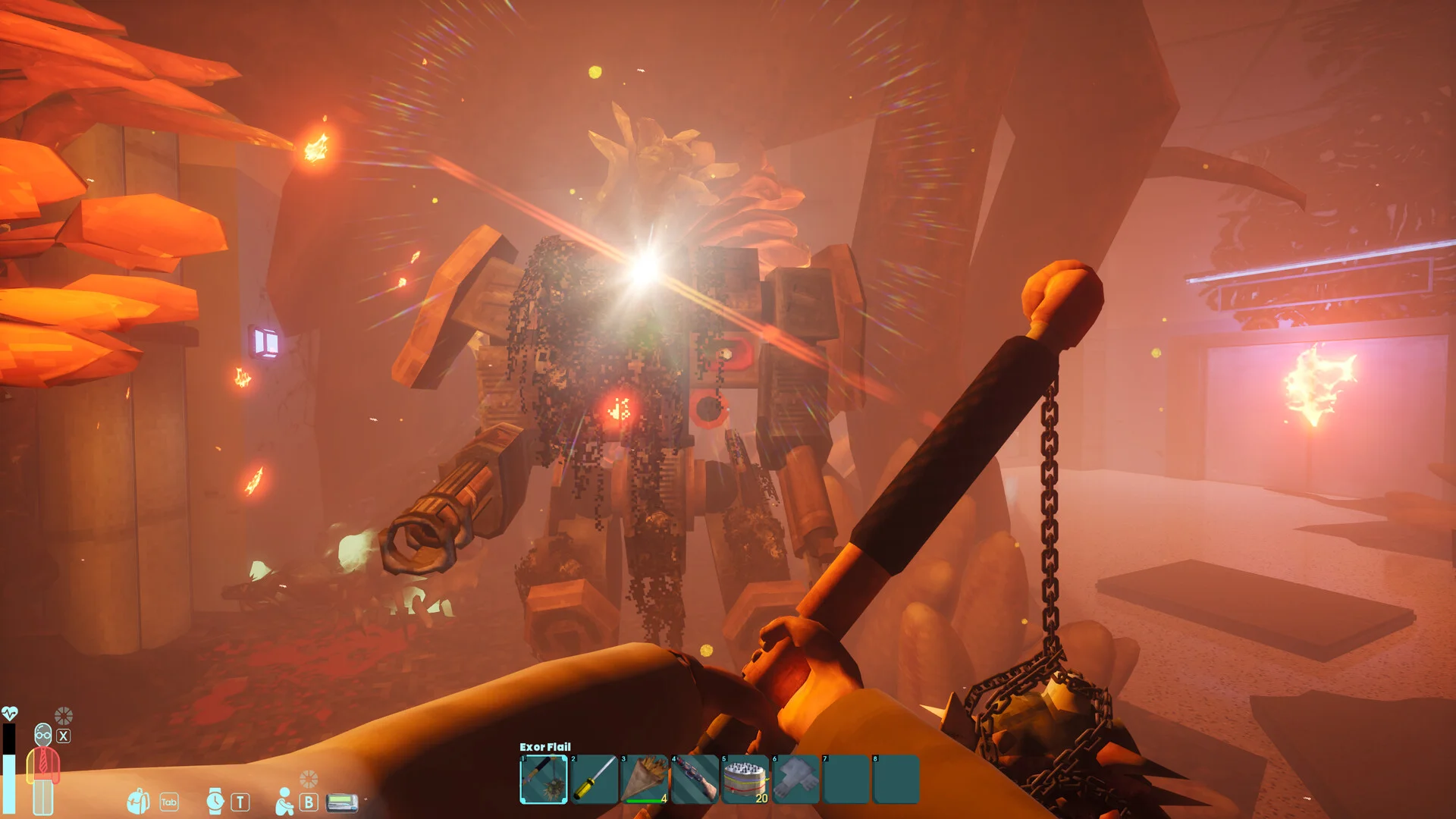Viewport: 1456px width, 819px height.
Task: Pick the grey gloves hotbar slot
Action: [x=796, y=779]
